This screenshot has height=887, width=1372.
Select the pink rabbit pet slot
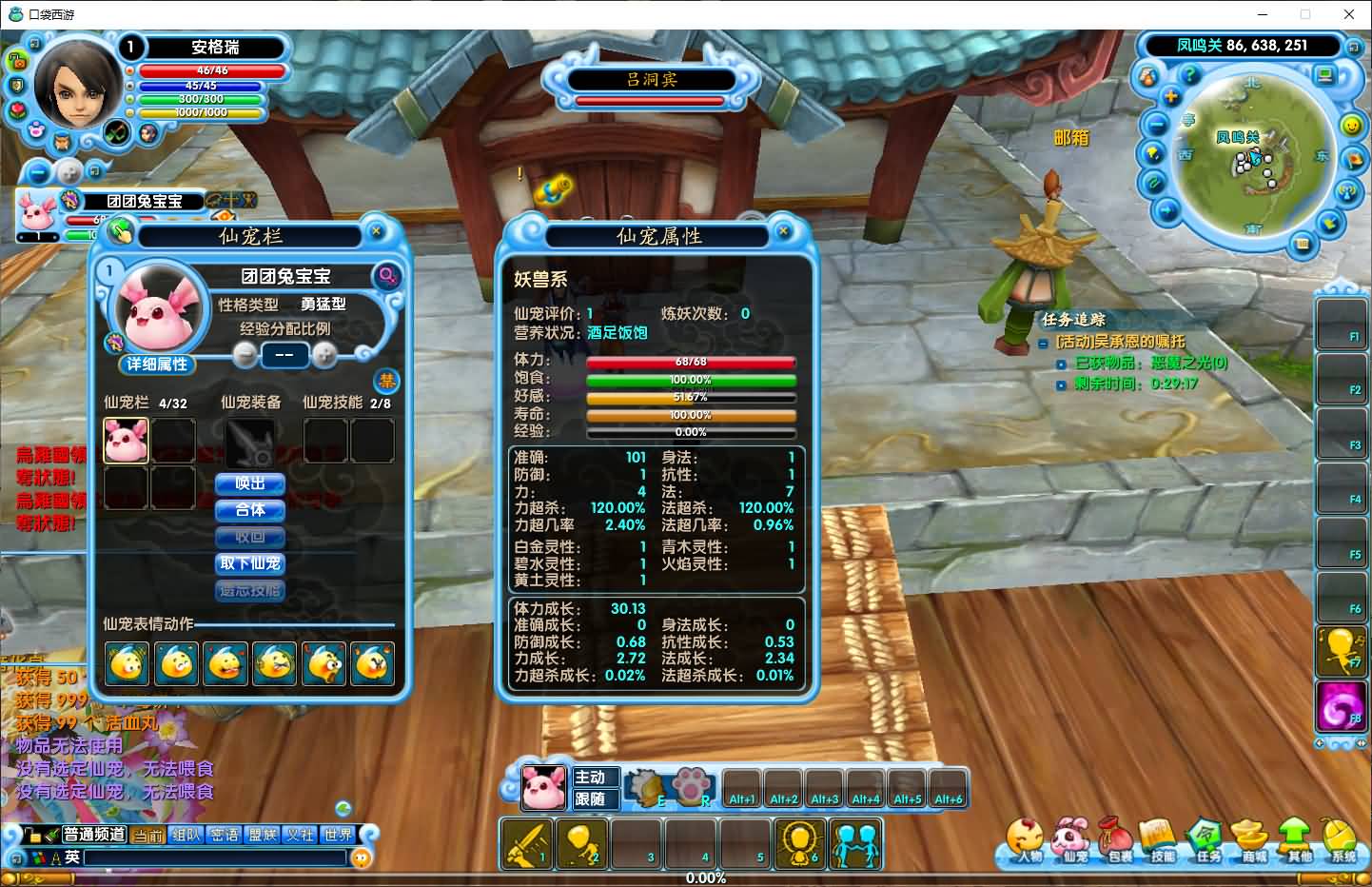(x=126, y=441)
